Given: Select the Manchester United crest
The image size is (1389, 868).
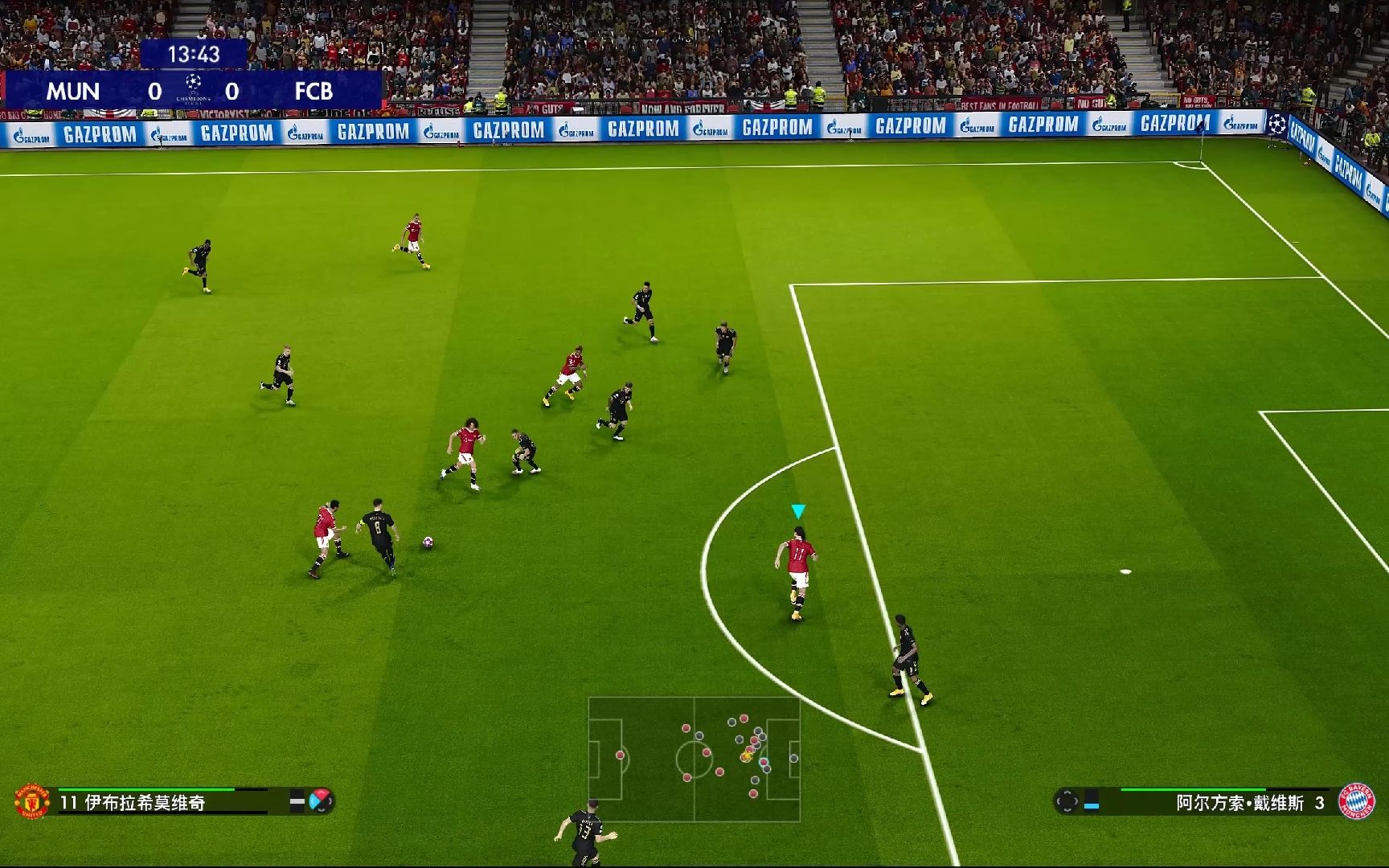Looking at the screenshot, I should coord(32,801).
